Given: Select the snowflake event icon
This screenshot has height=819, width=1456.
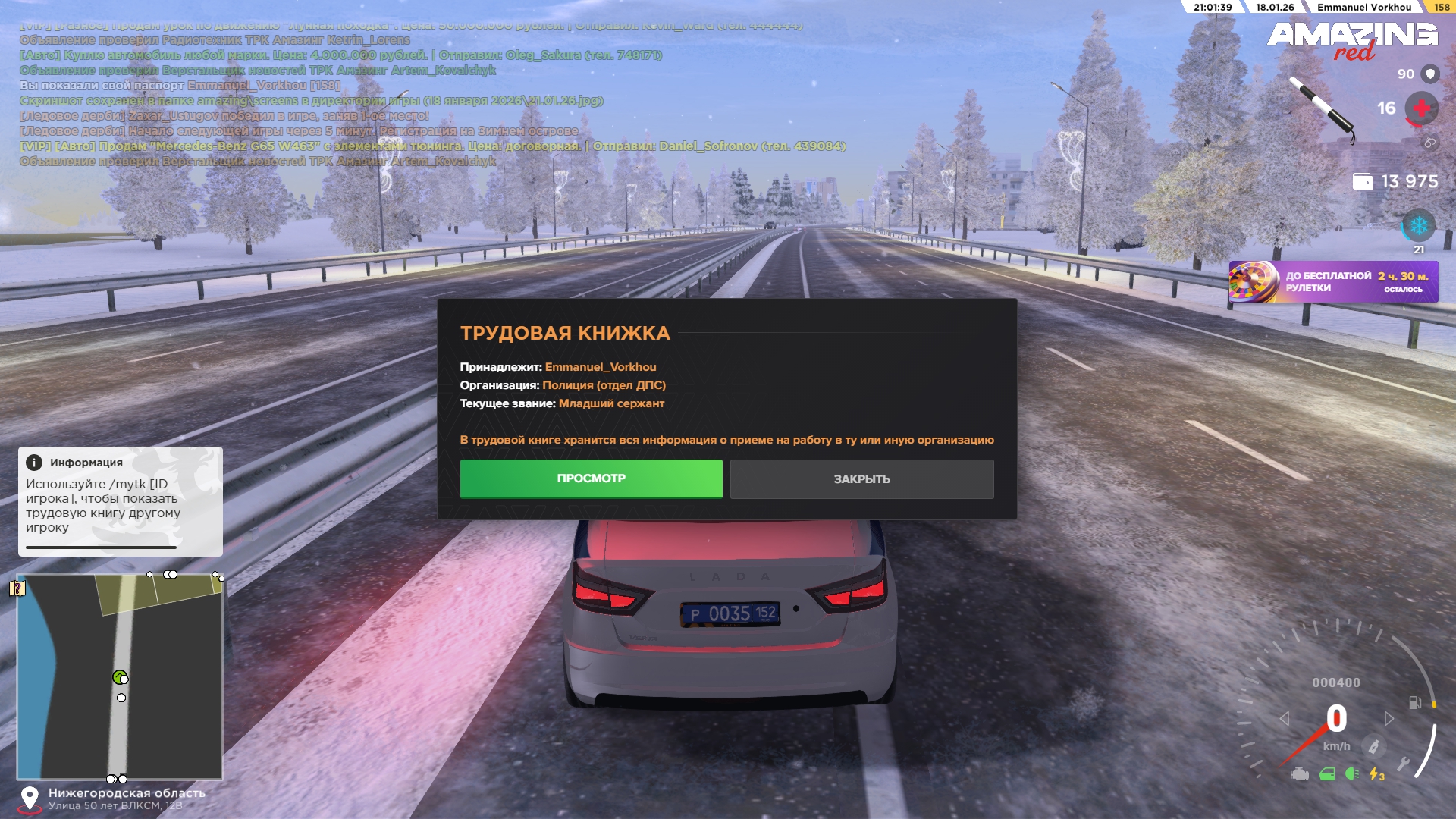Looking at the screenshot, I should [x=1418, y=226].
